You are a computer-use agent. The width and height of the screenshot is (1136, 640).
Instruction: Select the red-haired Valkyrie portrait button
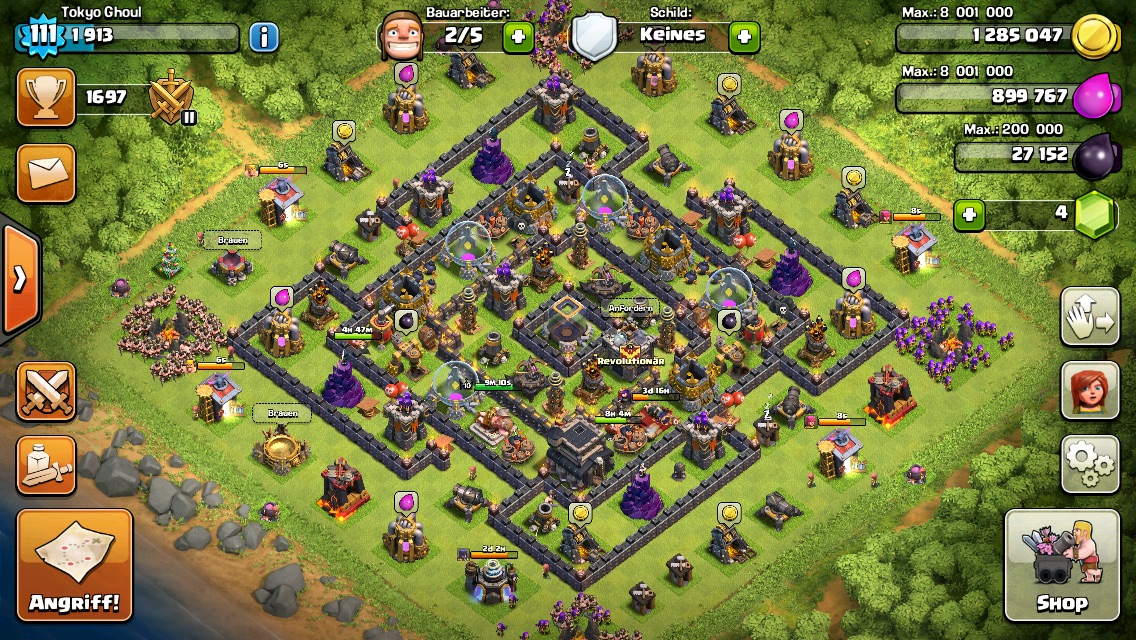(1089, 391)
